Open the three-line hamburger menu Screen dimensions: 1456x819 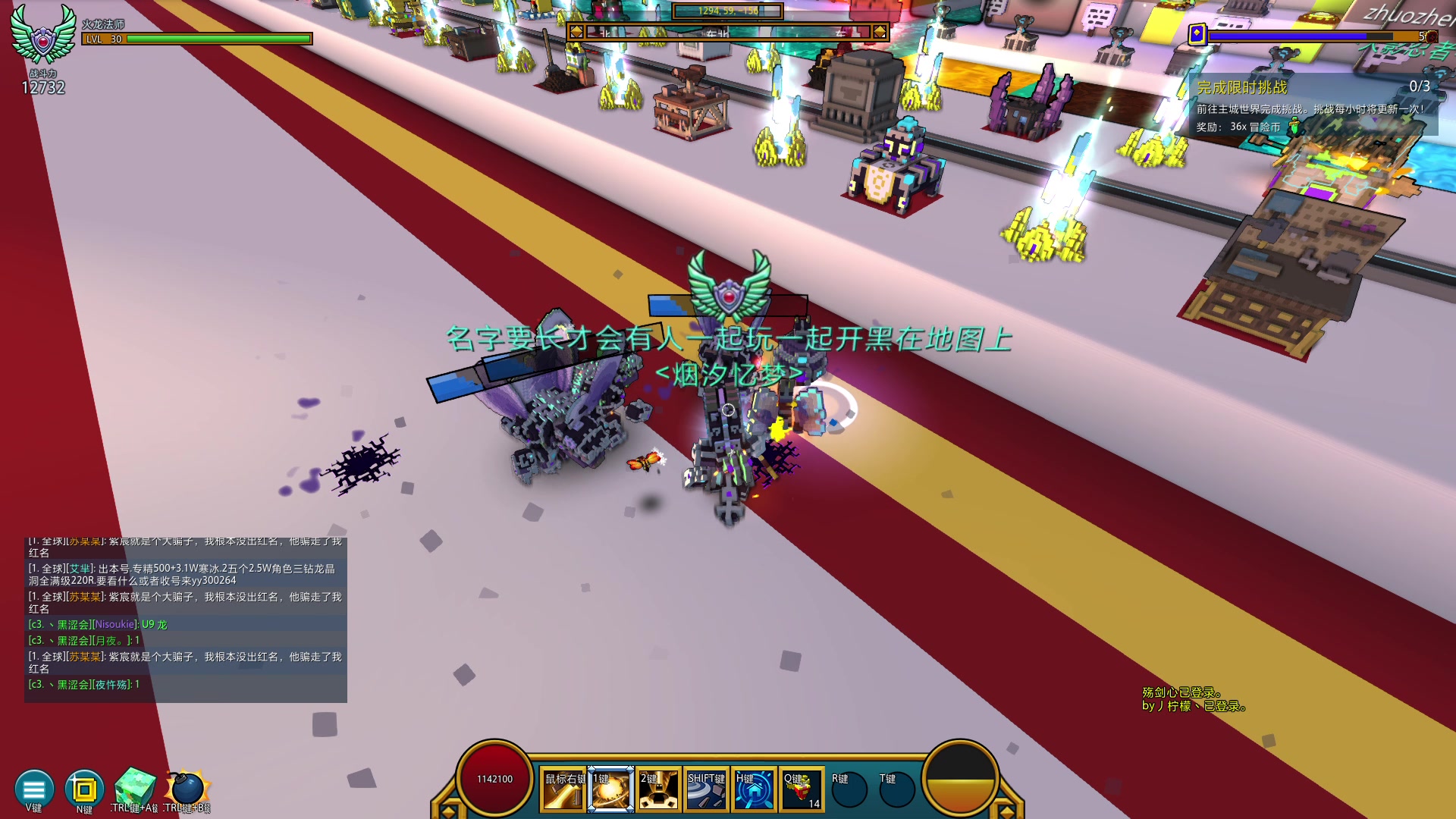click(x=34, y=789)
